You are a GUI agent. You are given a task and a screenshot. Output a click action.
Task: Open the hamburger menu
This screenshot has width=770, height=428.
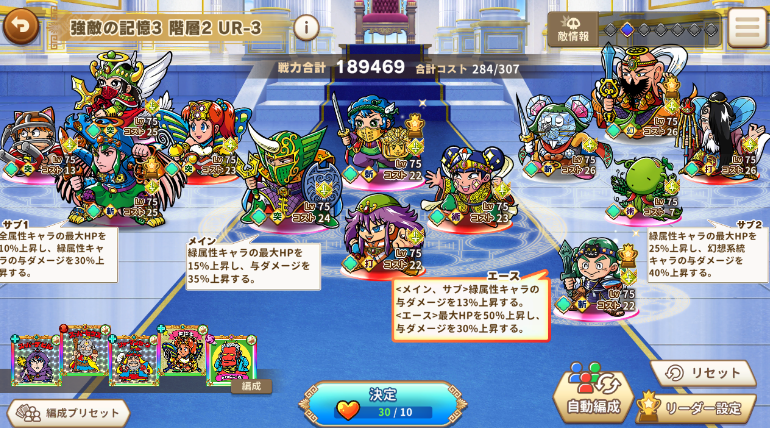[x=746, y=28]
